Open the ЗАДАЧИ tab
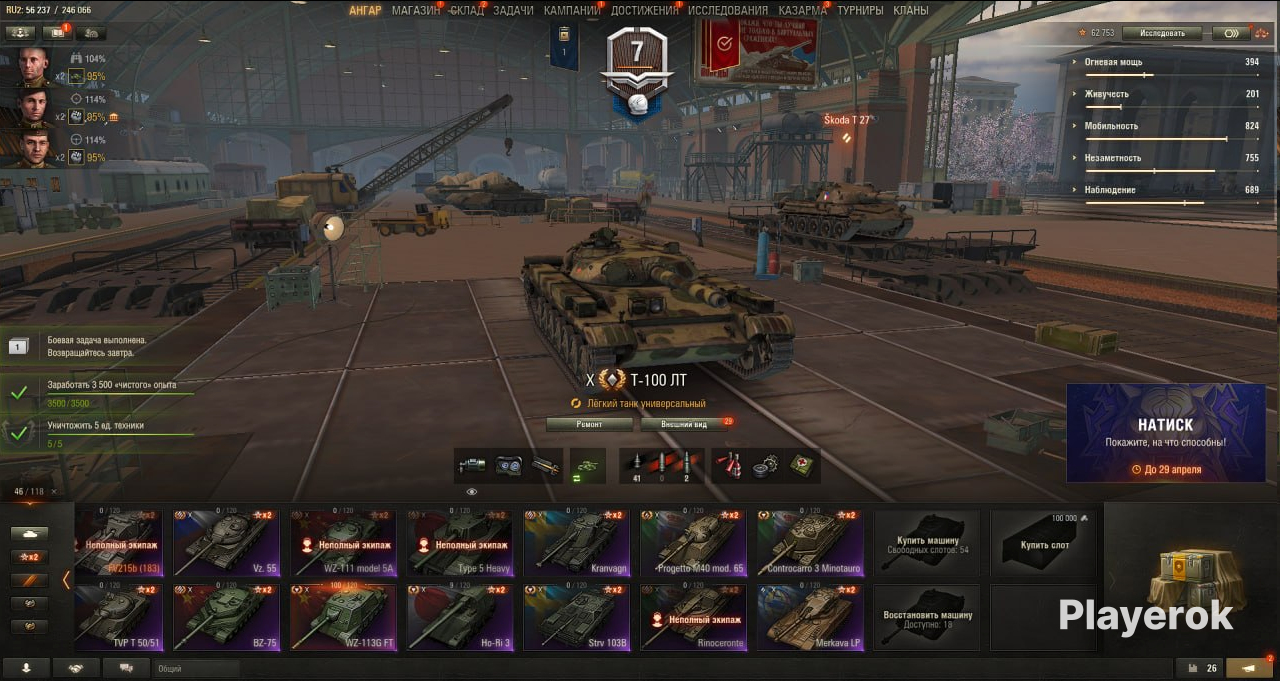This screenshot has width=1280, height=681. [513, 10]
